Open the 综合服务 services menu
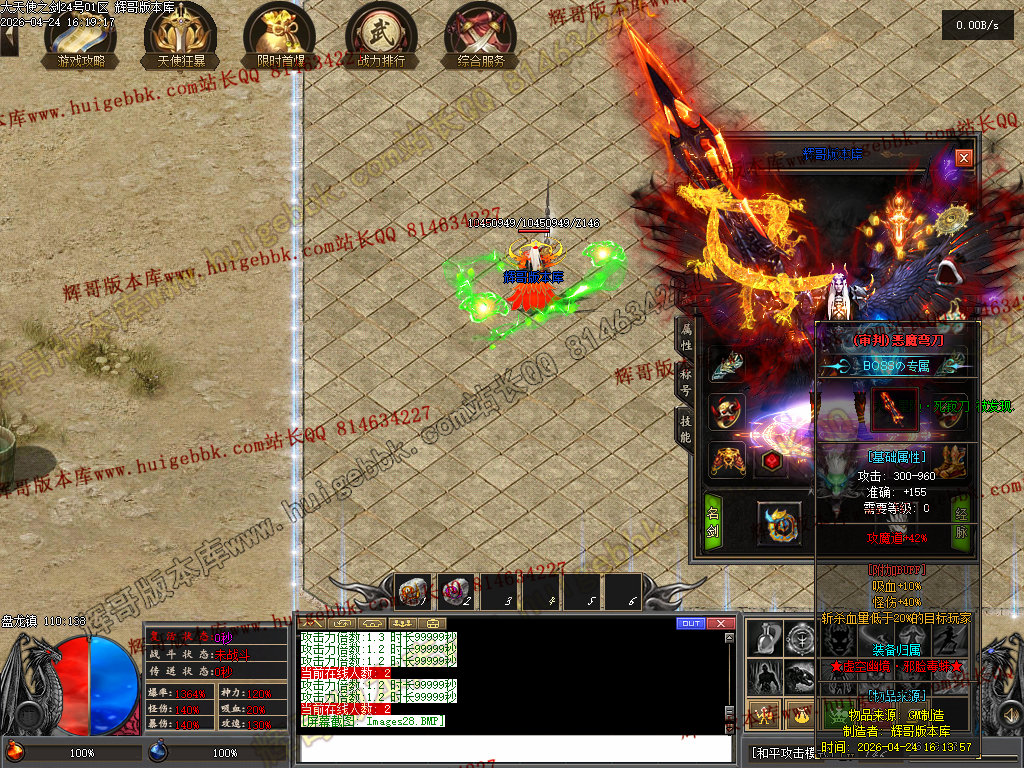Viewport: 1024px width, 768px height. (x=481, y=35)
